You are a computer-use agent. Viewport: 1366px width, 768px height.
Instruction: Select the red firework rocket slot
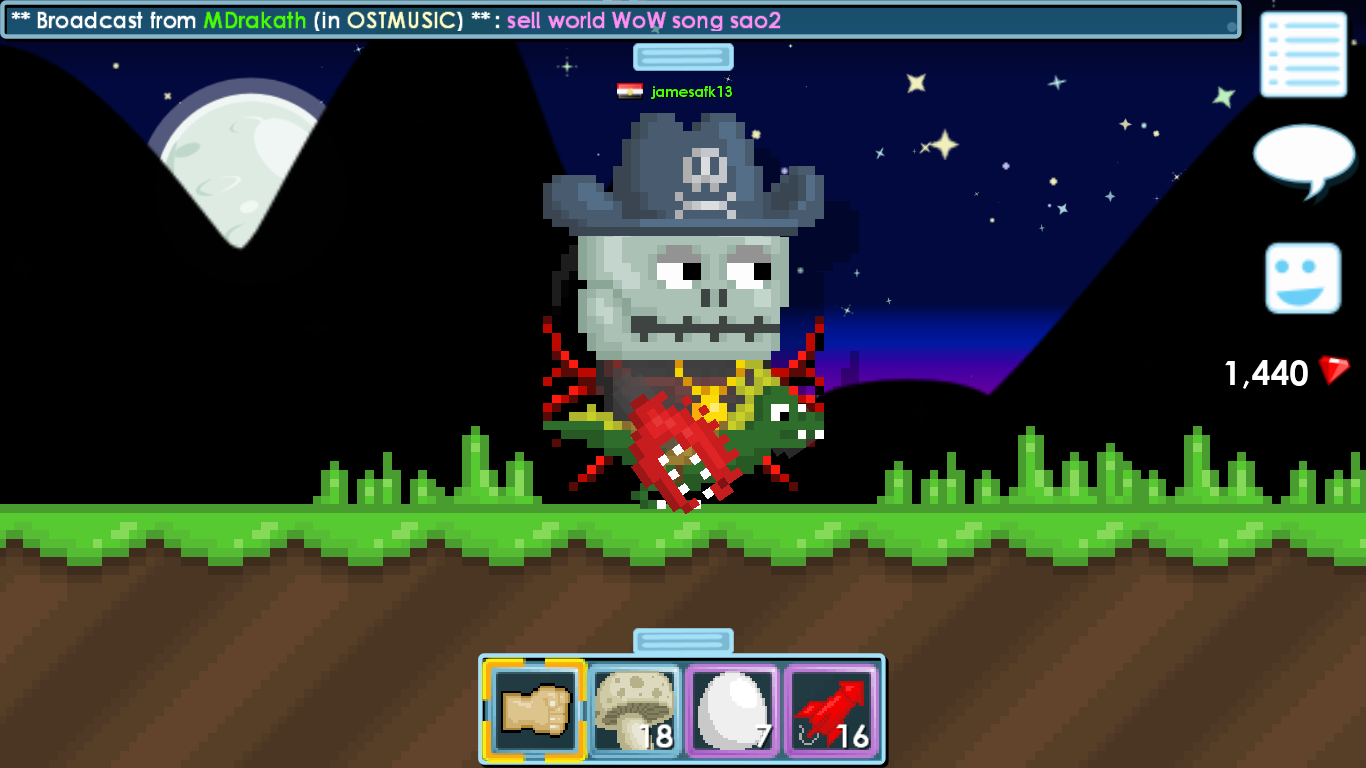tap(831, 710)
